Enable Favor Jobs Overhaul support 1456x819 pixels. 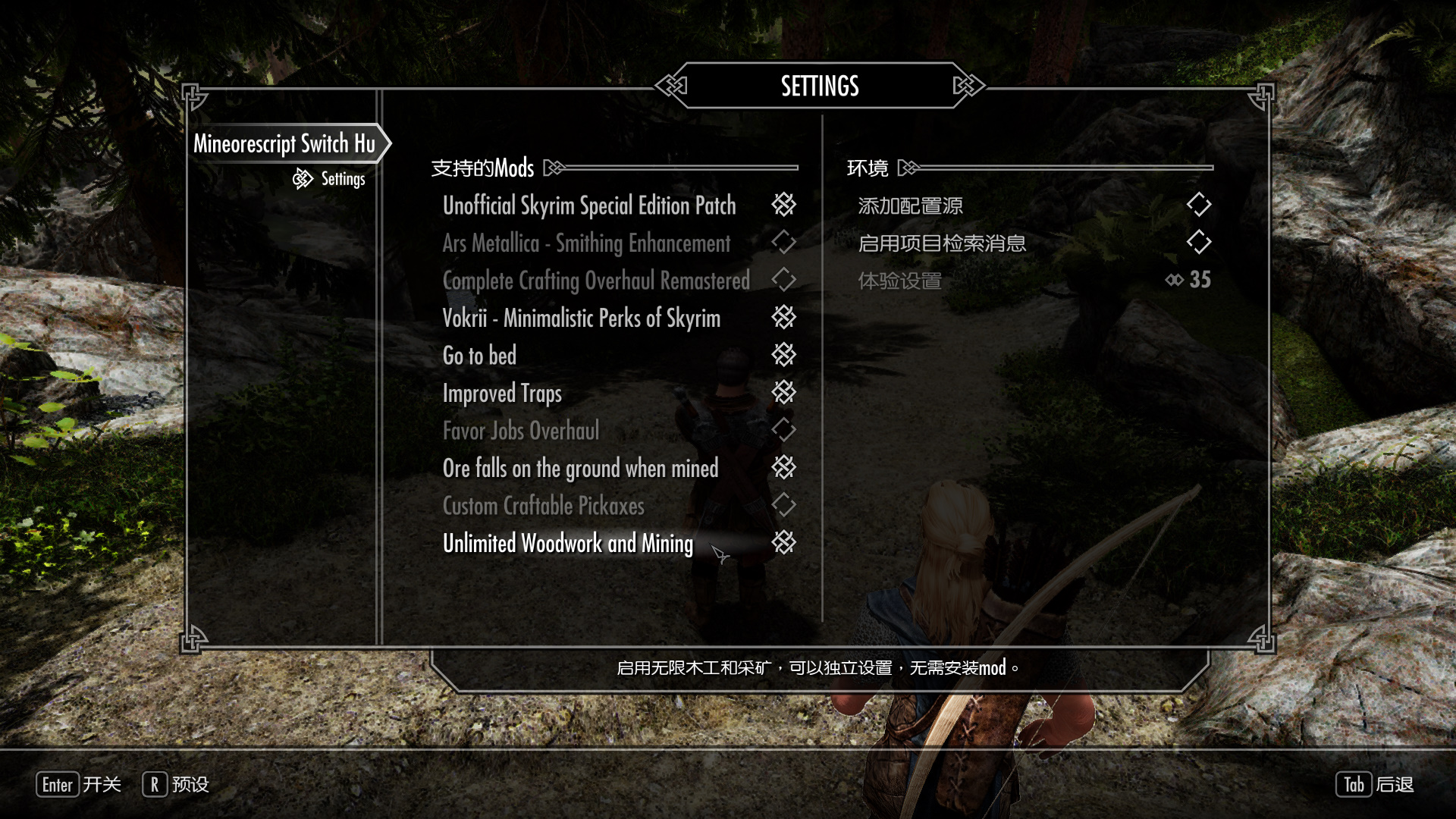click(783, 430)
